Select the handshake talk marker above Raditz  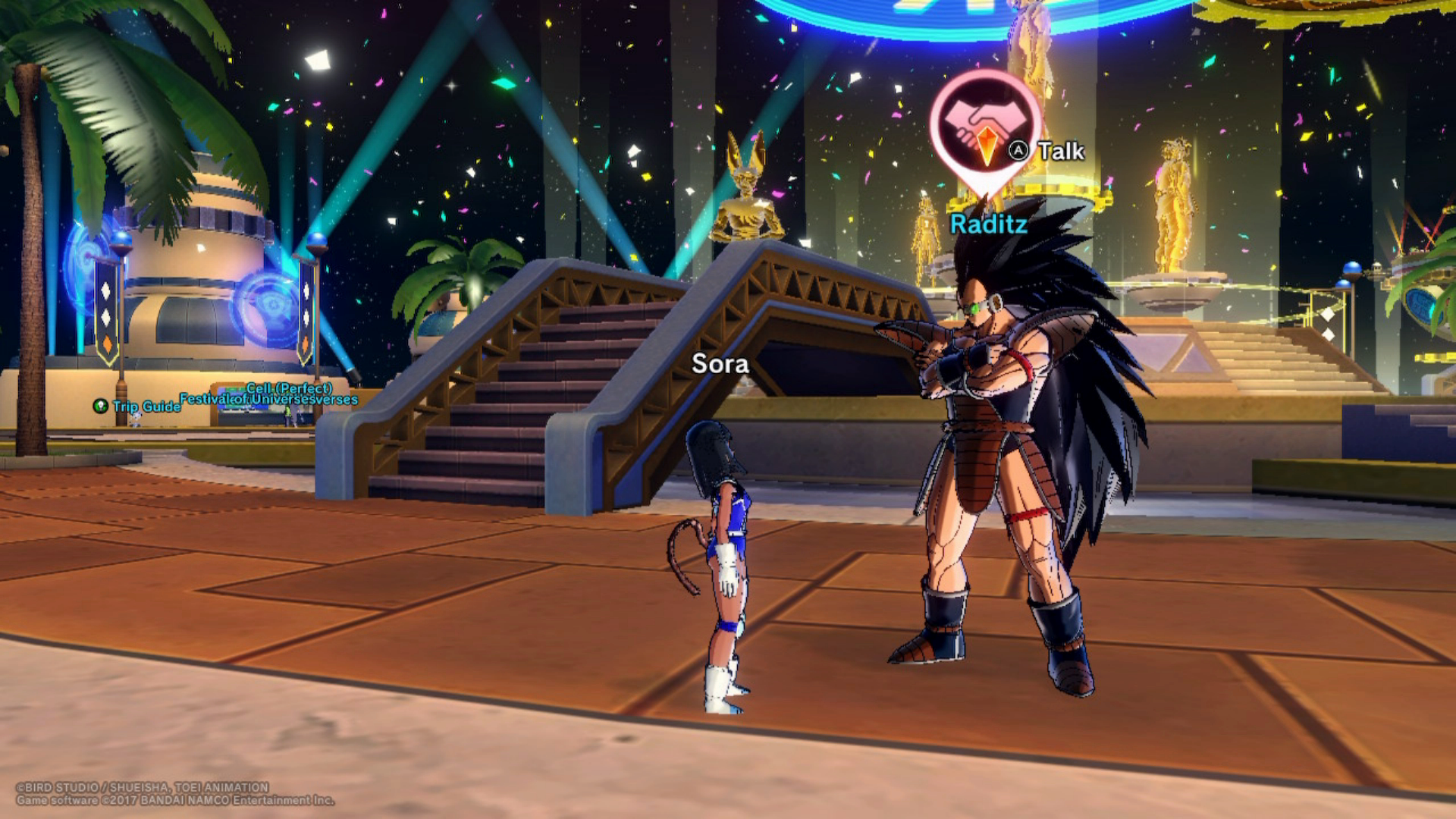coord(984,127)
